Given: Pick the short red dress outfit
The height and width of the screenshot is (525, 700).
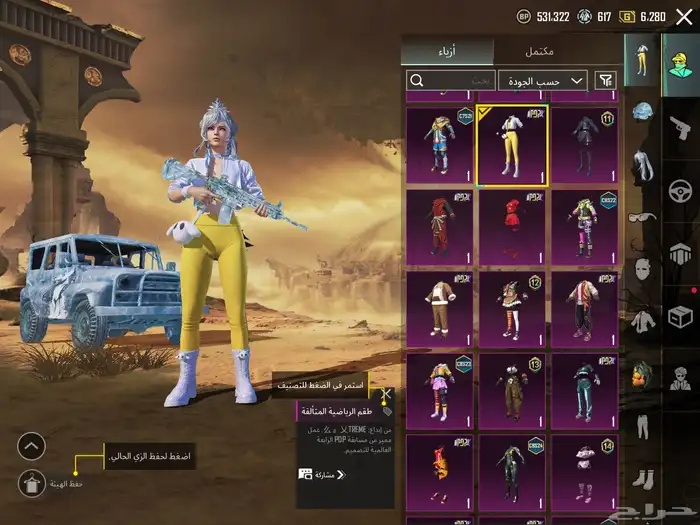Looking at the screenshot, I should (x=512, y=227).
